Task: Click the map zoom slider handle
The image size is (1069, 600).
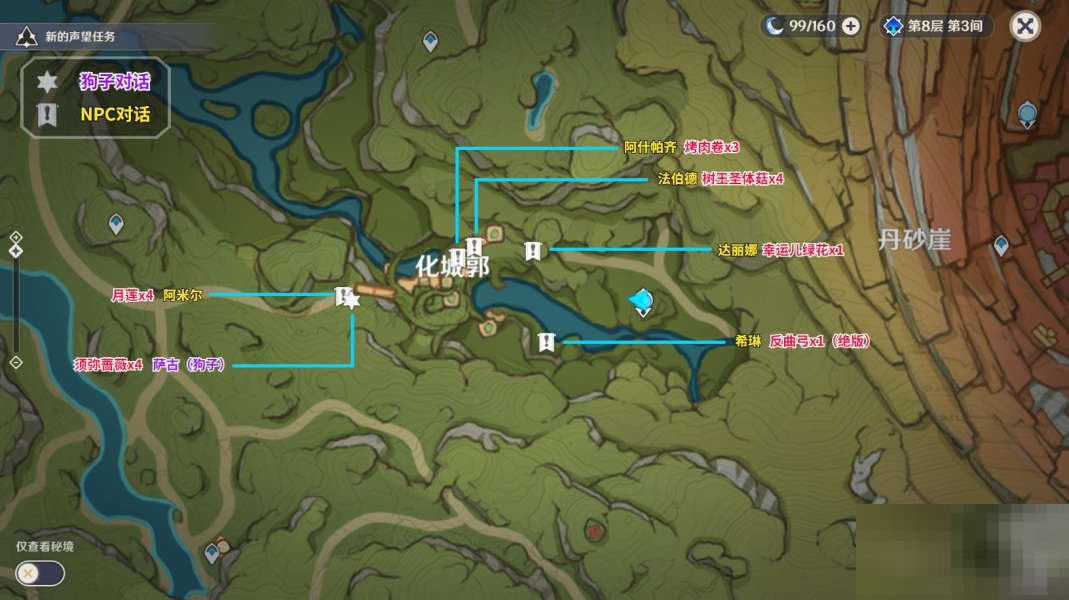Action: coord(16,250)
